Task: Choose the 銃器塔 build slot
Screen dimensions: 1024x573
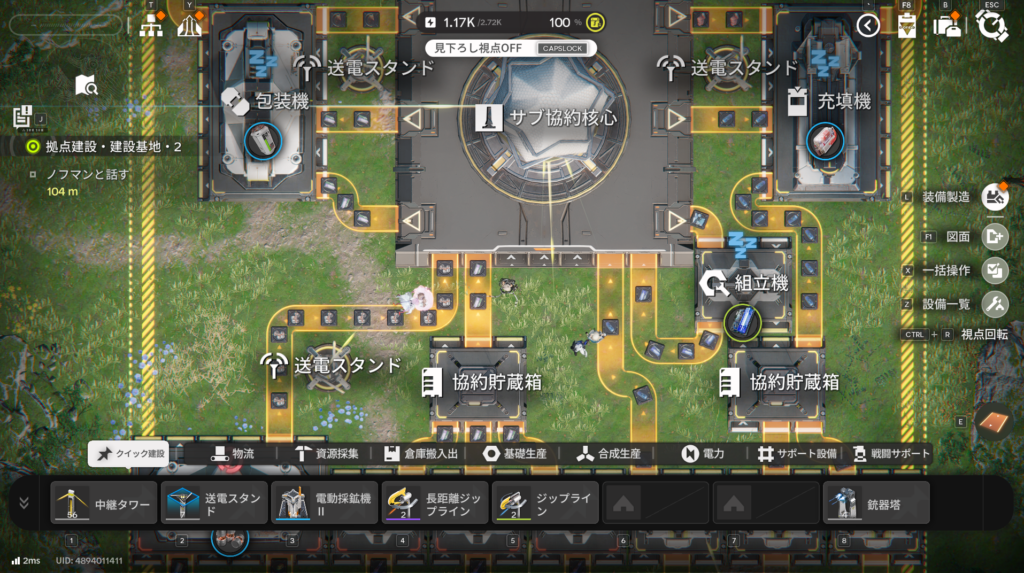Action: tap(876, 503)
